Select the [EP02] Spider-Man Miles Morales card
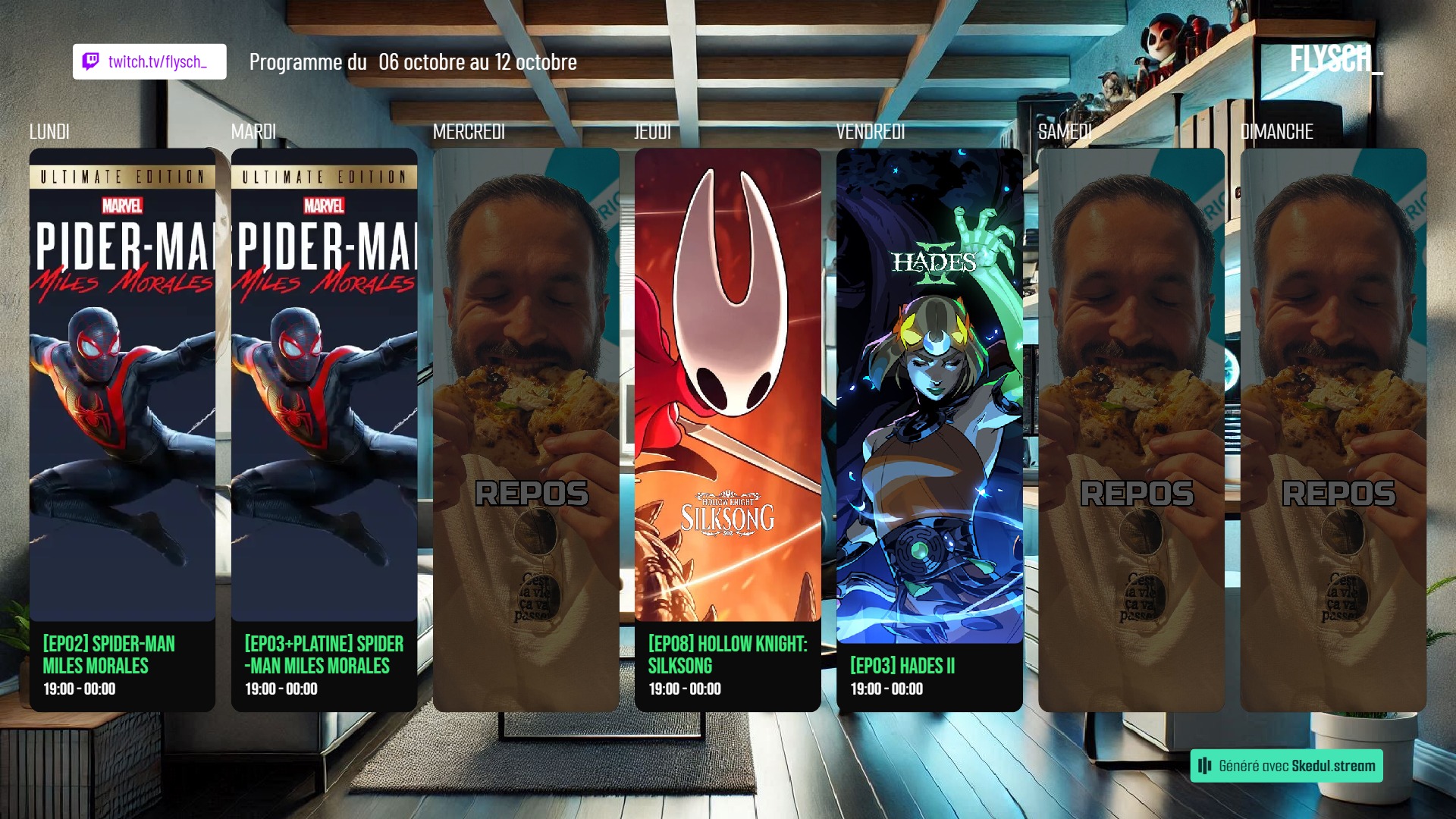1456x819 pixels. [x=122, y=429]
